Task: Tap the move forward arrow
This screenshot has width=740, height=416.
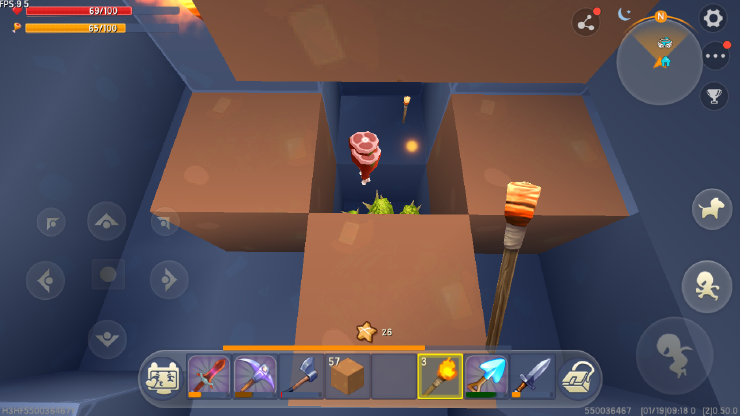Action: [107, 221]
